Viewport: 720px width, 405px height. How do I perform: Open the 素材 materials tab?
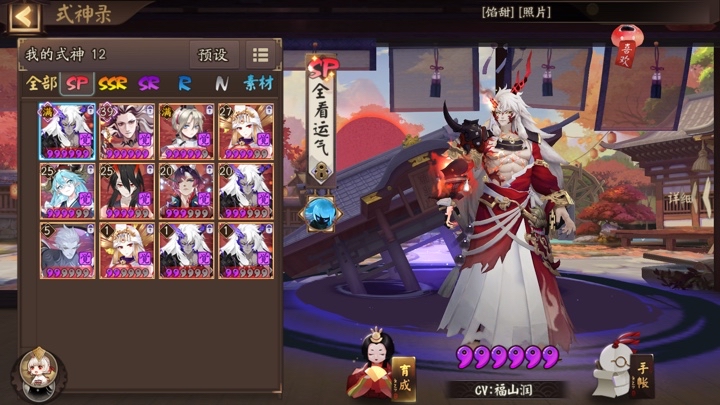click(258, 84)
